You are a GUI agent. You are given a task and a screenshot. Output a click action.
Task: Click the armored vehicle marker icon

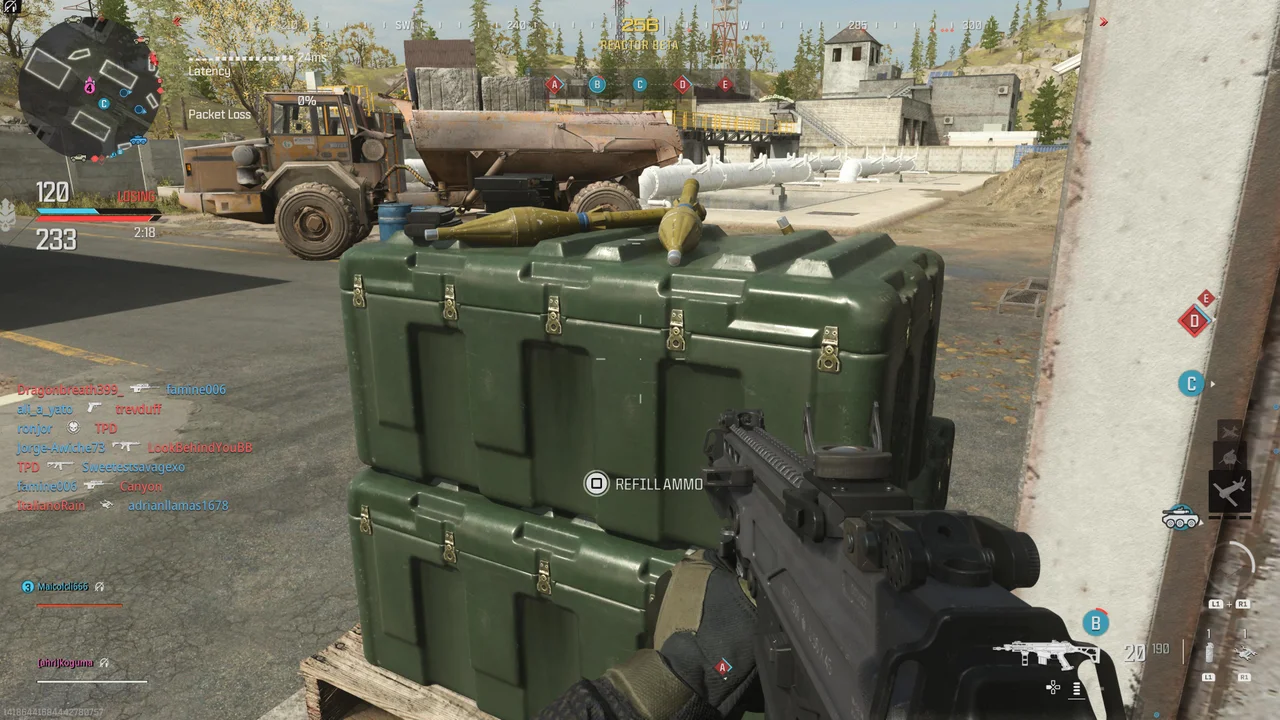[1181, 517]
